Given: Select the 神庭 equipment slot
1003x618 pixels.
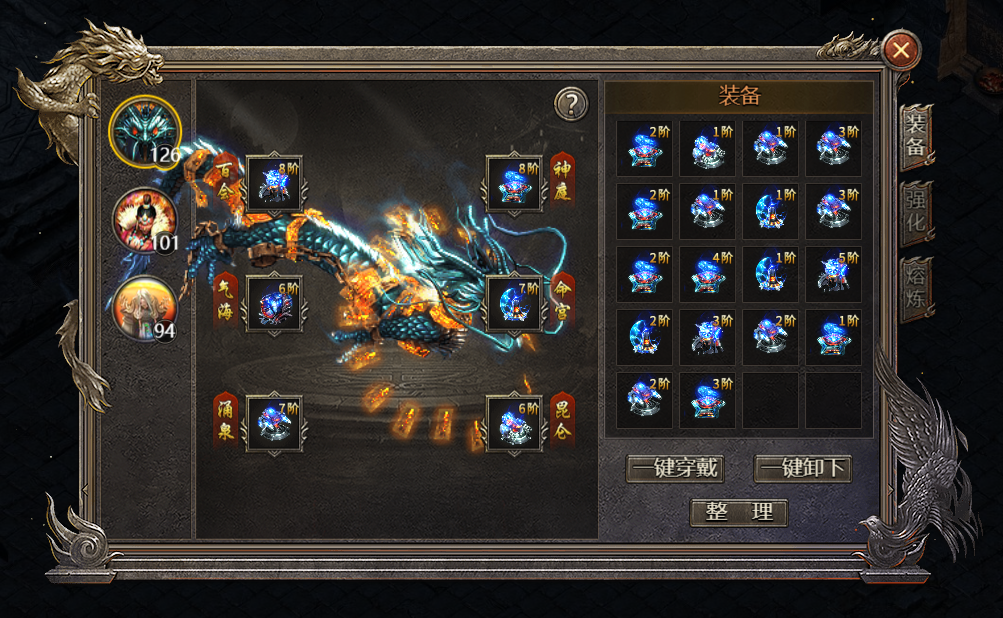Looking at the screenshot, I should (514, 184).
